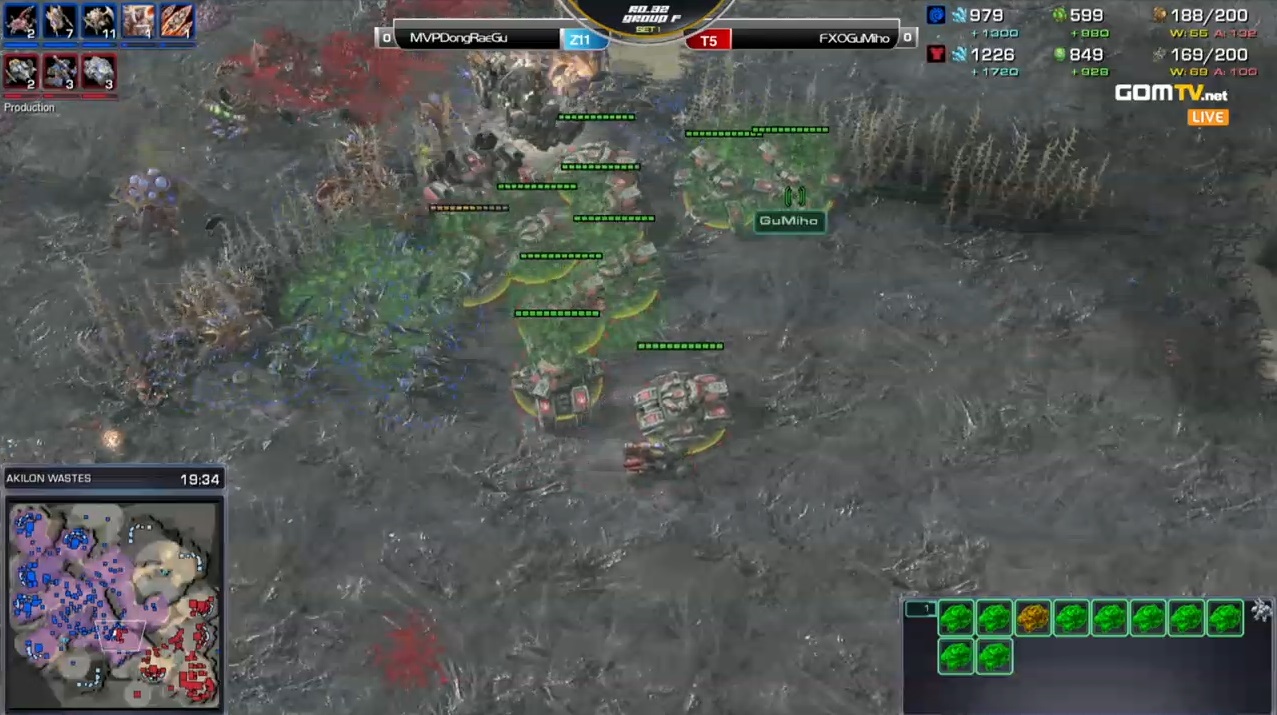Click the orange LIVE badge

tap(1208, 117)
